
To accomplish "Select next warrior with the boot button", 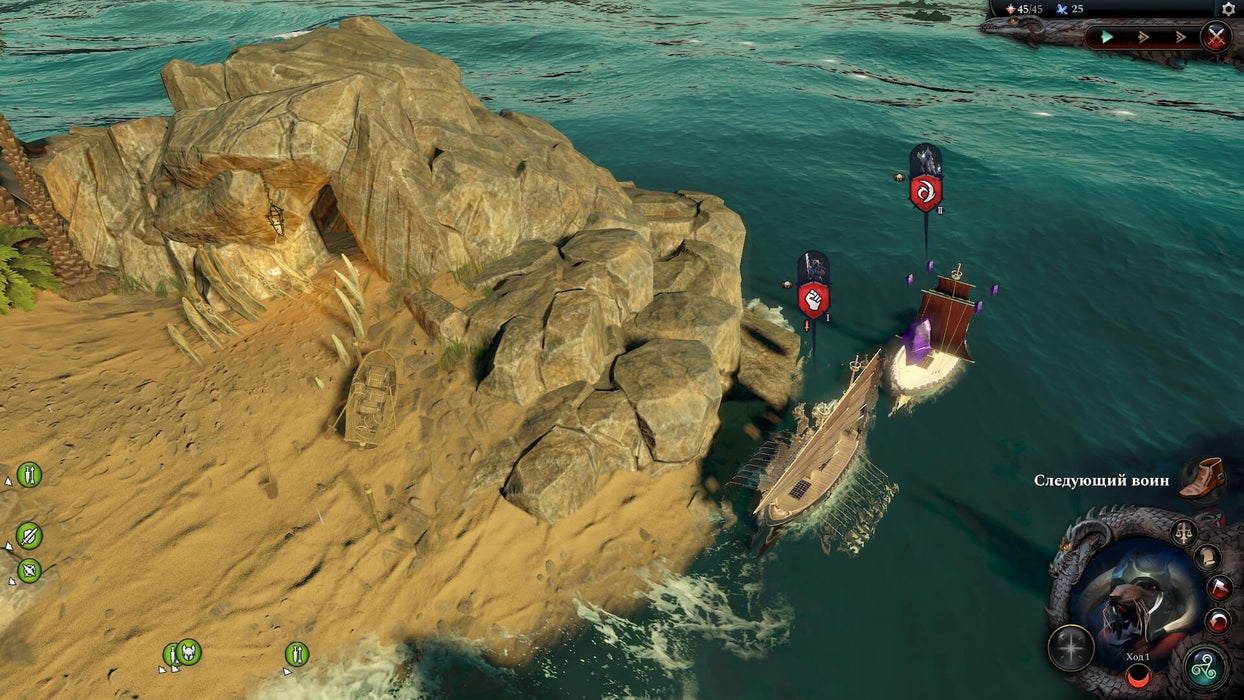I will click(x=1201, y=479).
